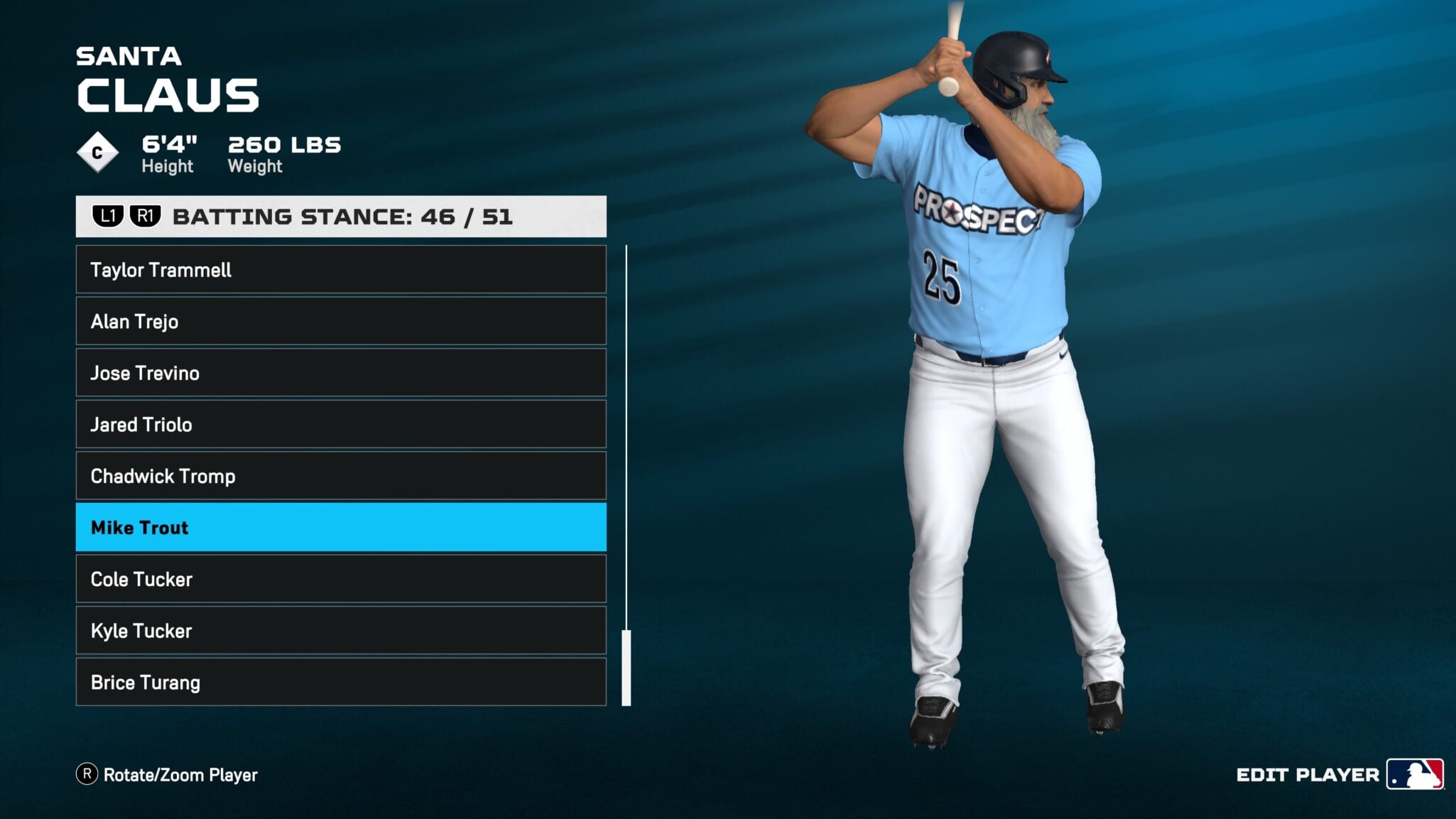Select Taylor Trammell batting stance
The height and width of the screenshot is (819, 1456).
pos(341,270)
